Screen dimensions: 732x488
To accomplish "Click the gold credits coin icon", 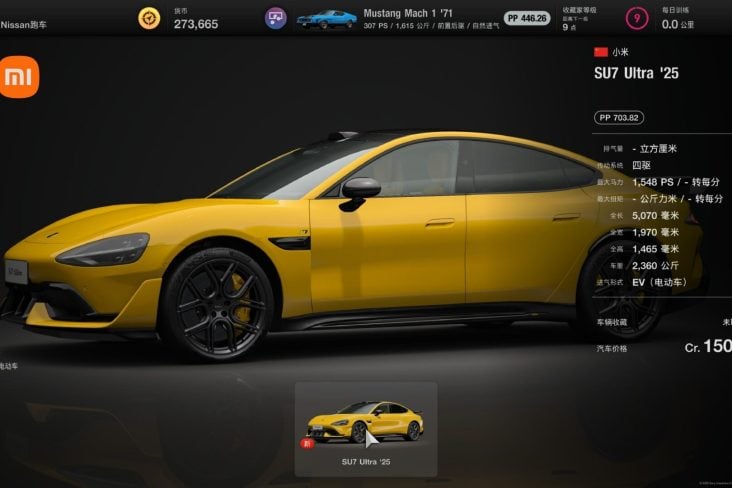I will click(x=150, y=18).
